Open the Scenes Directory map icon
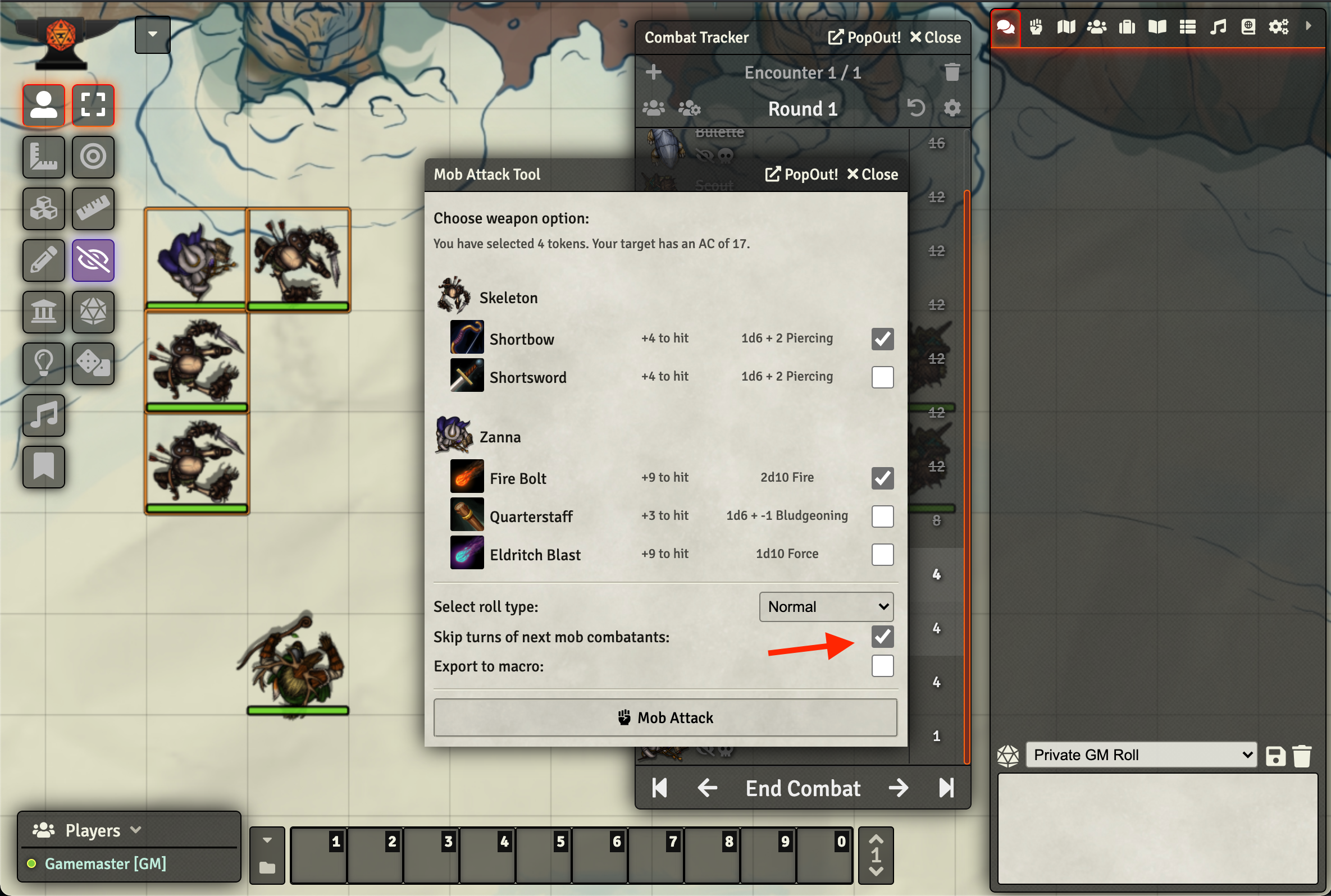The image size is (1331, 896). point(1065,26)
